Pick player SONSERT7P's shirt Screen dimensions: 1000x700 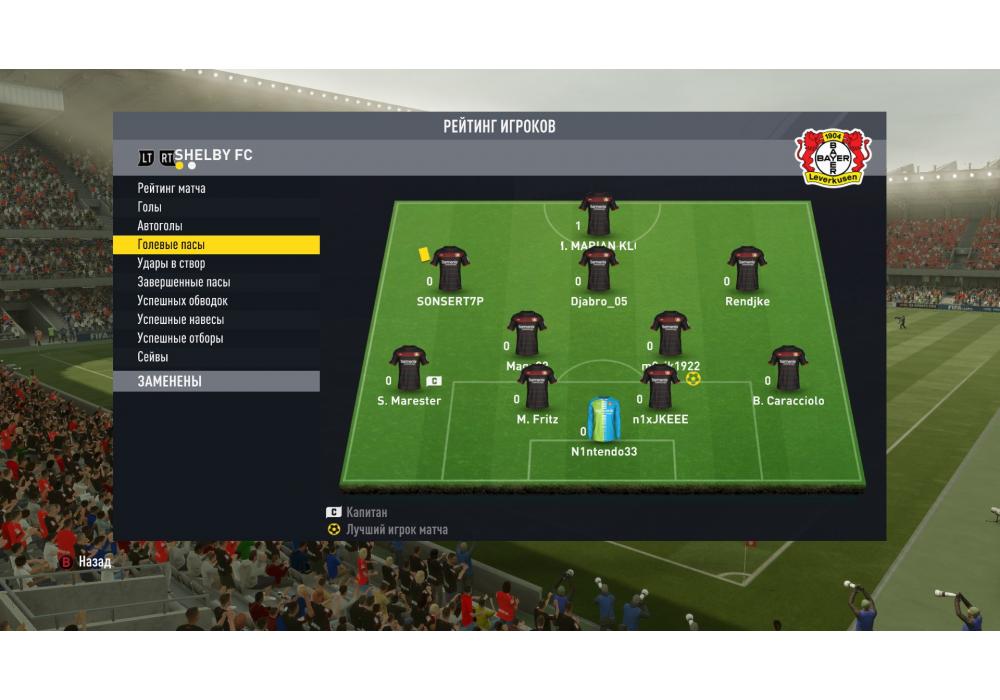(x=449, y=269)
